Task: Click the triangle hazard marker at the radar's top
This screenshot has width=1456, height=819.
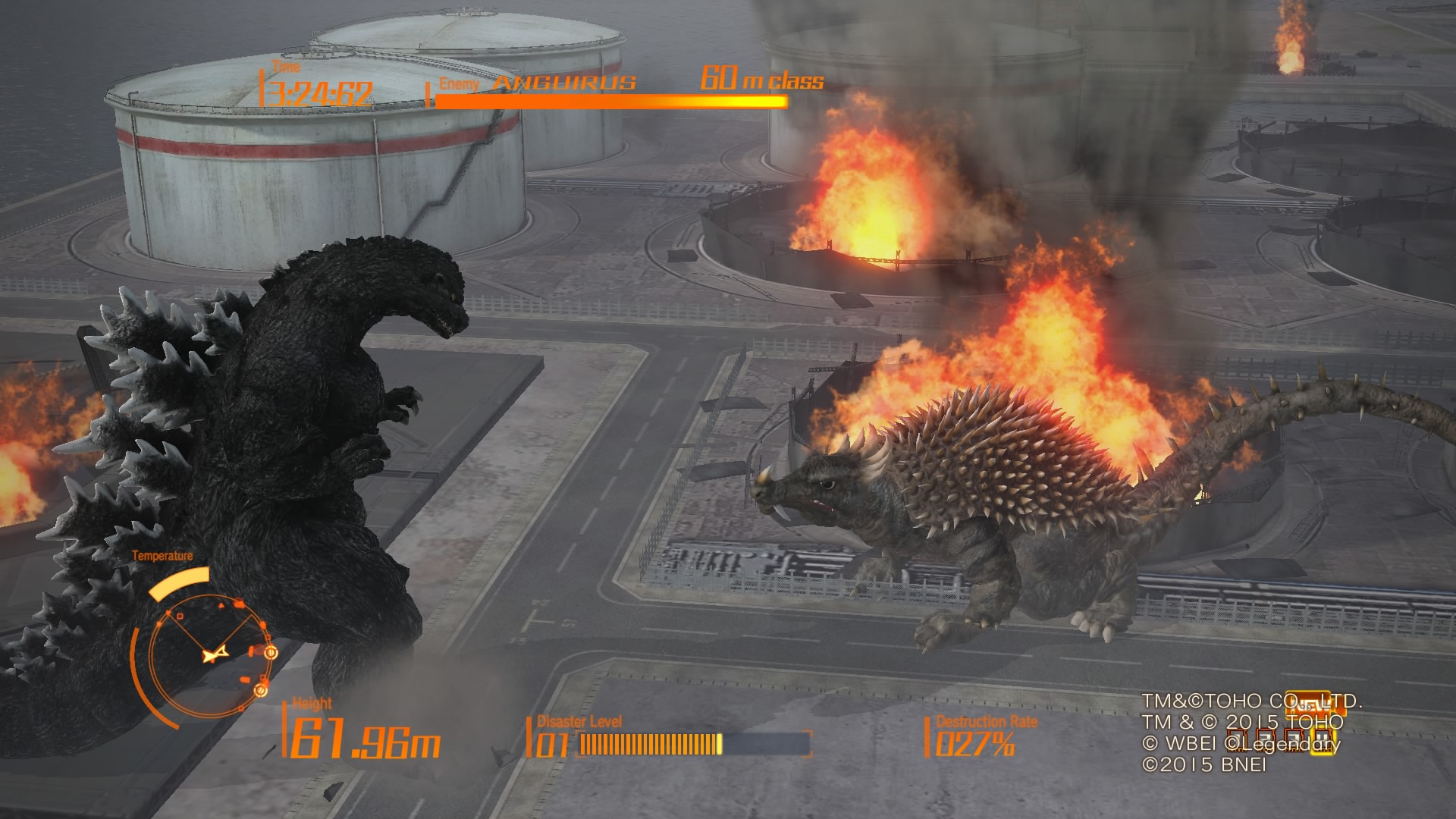Action: (221, 605)
